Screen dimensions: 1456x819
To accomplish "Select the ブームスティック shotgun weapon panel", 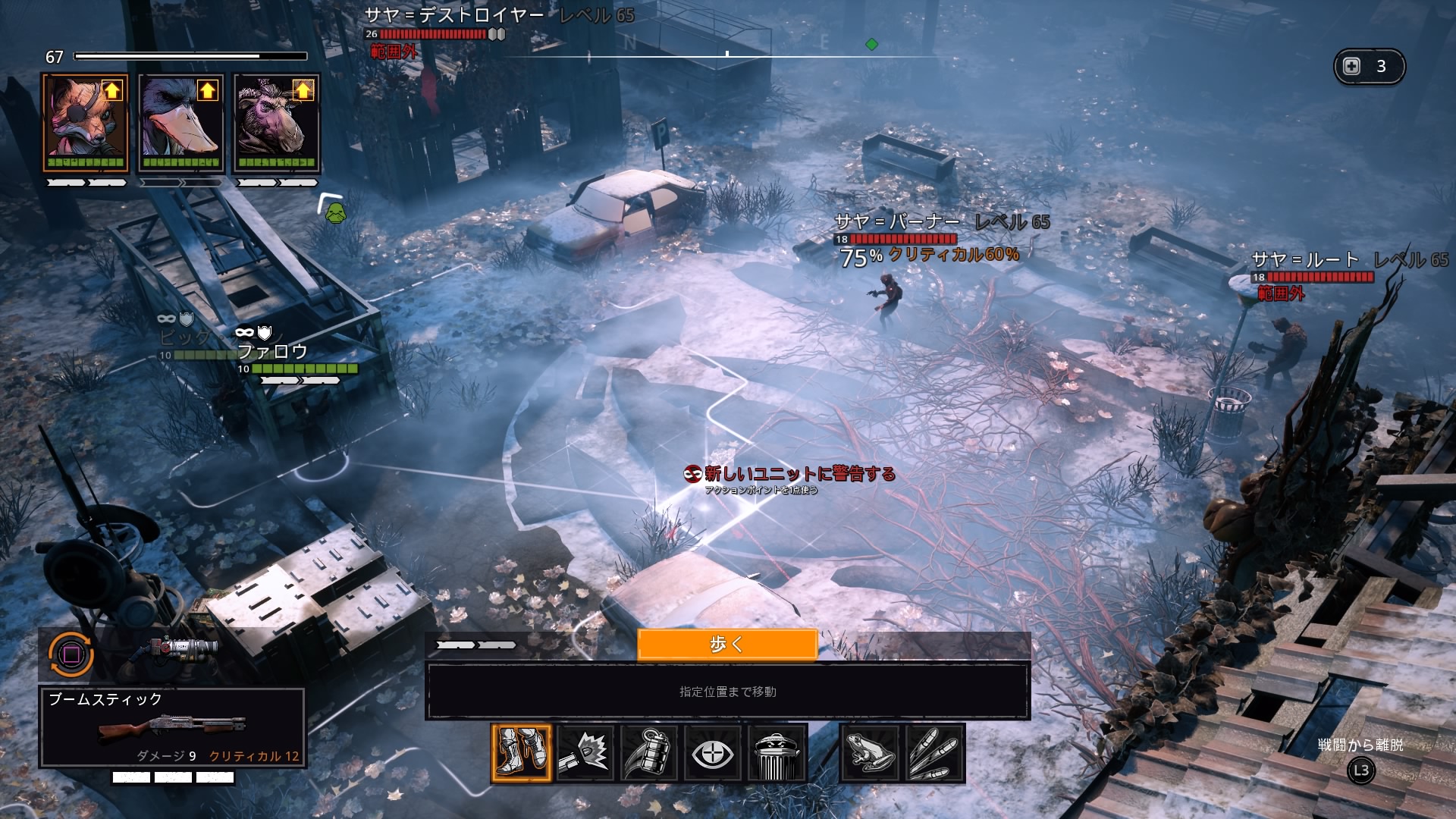I will click(173, 726).
